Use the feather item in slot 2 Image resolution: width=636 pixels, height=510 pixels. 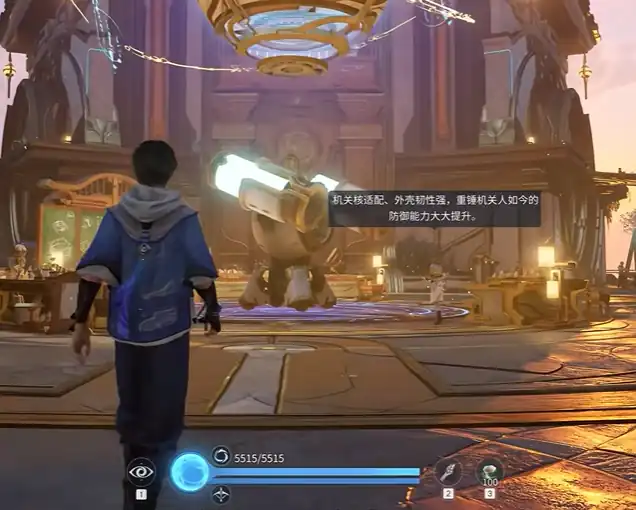[448, 472]
